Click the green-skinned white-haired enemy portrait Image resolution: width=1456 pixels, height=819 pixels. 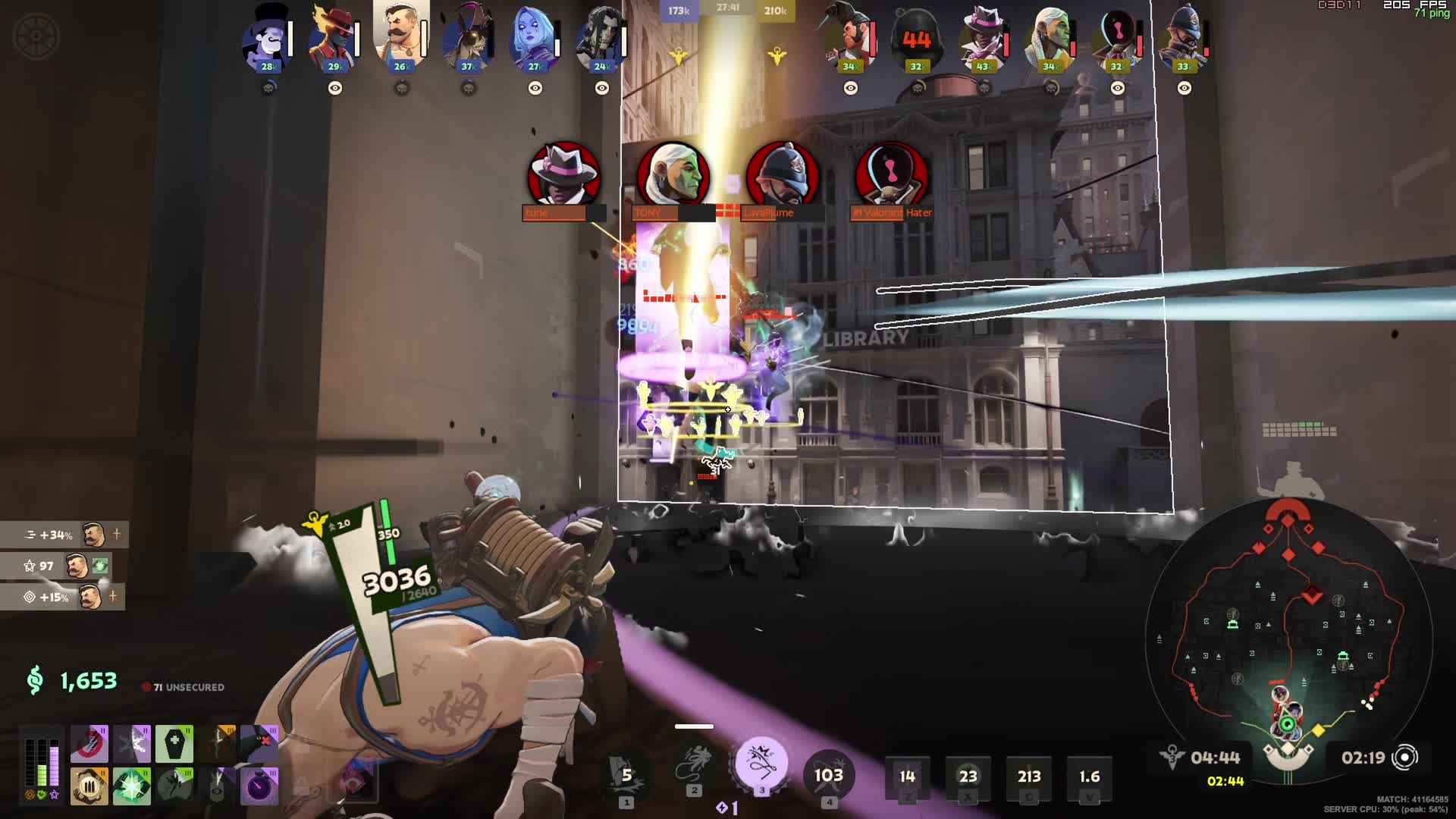(x=1050, y=39)
